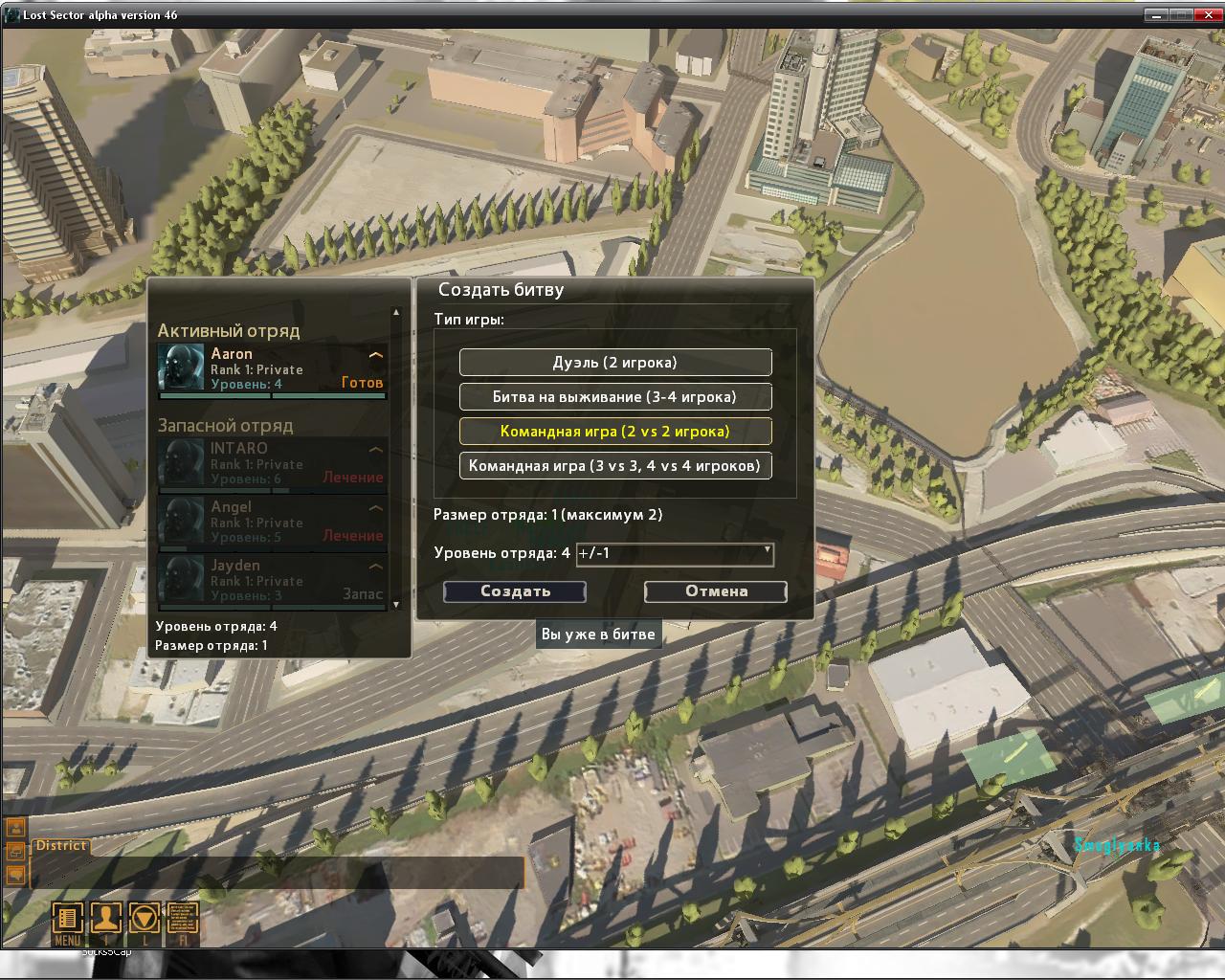Click the squad list scroll-down arrow
Viewport: 1225px width, 980px height.
[x=396, y=605]
